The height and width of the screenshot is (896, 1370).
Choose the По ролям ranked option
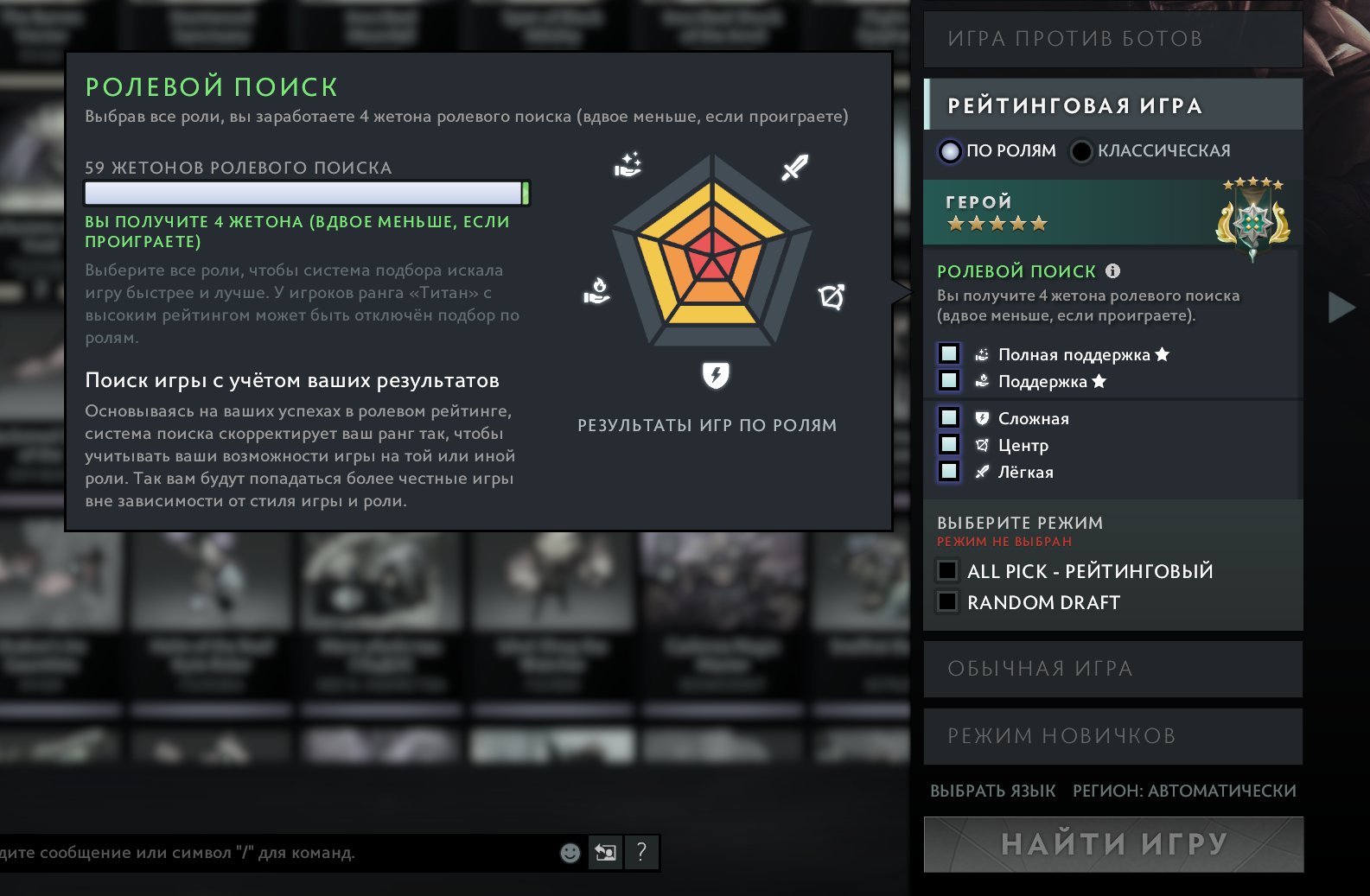coord(951,151)
